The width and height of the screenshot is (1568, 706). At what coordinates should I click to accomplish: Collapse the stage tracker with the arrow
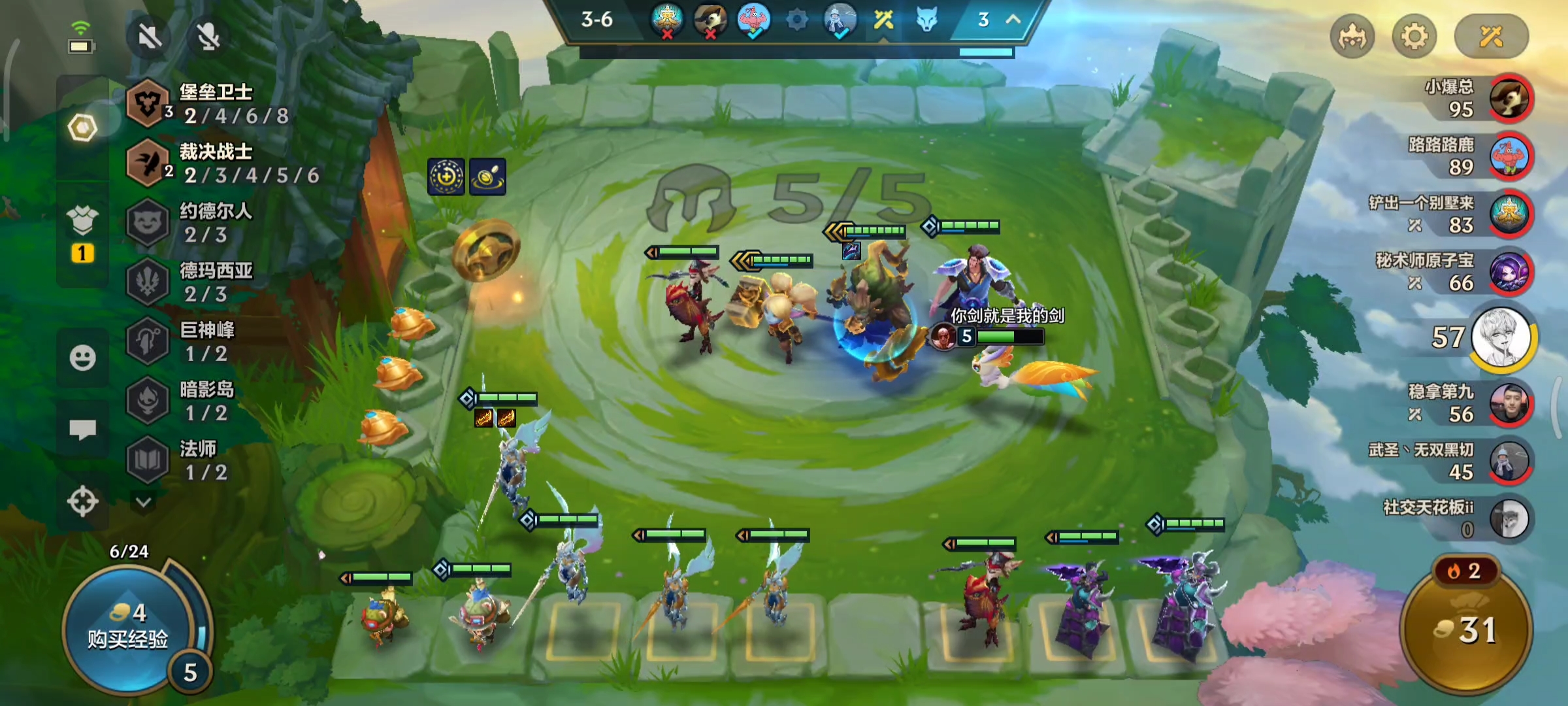coord(1013,20)
